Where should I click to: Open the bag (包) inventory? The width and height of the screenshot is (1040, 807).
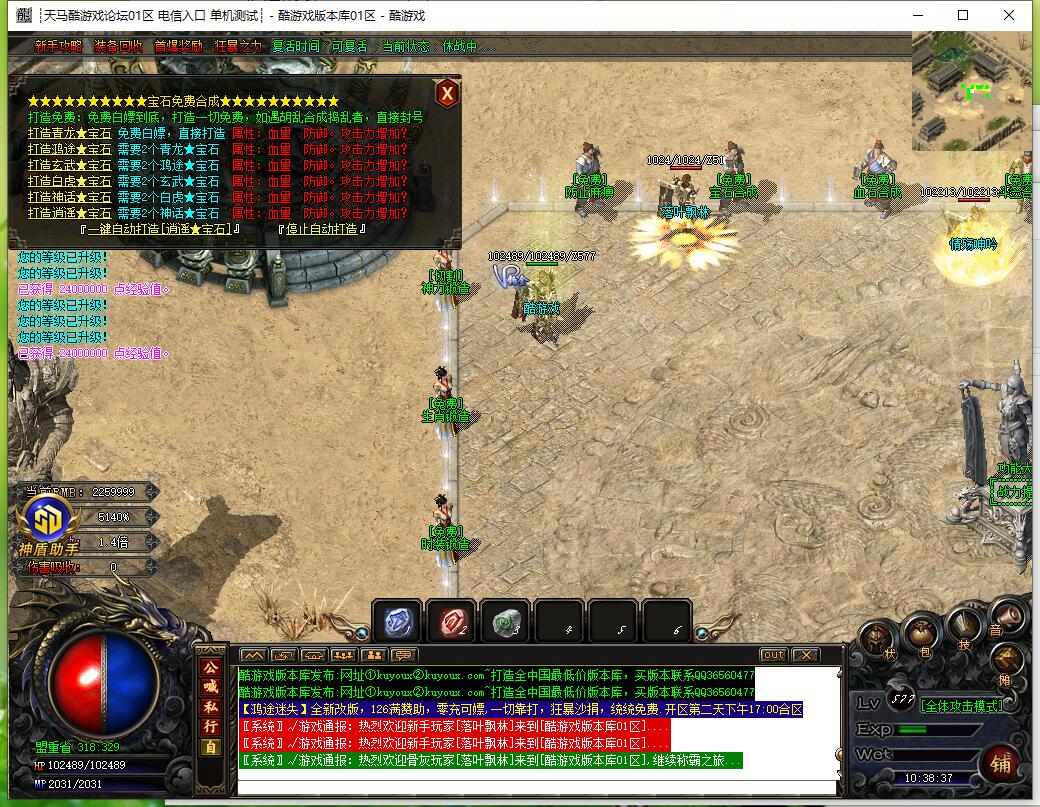pyautogui.click(x=920, y=632)
